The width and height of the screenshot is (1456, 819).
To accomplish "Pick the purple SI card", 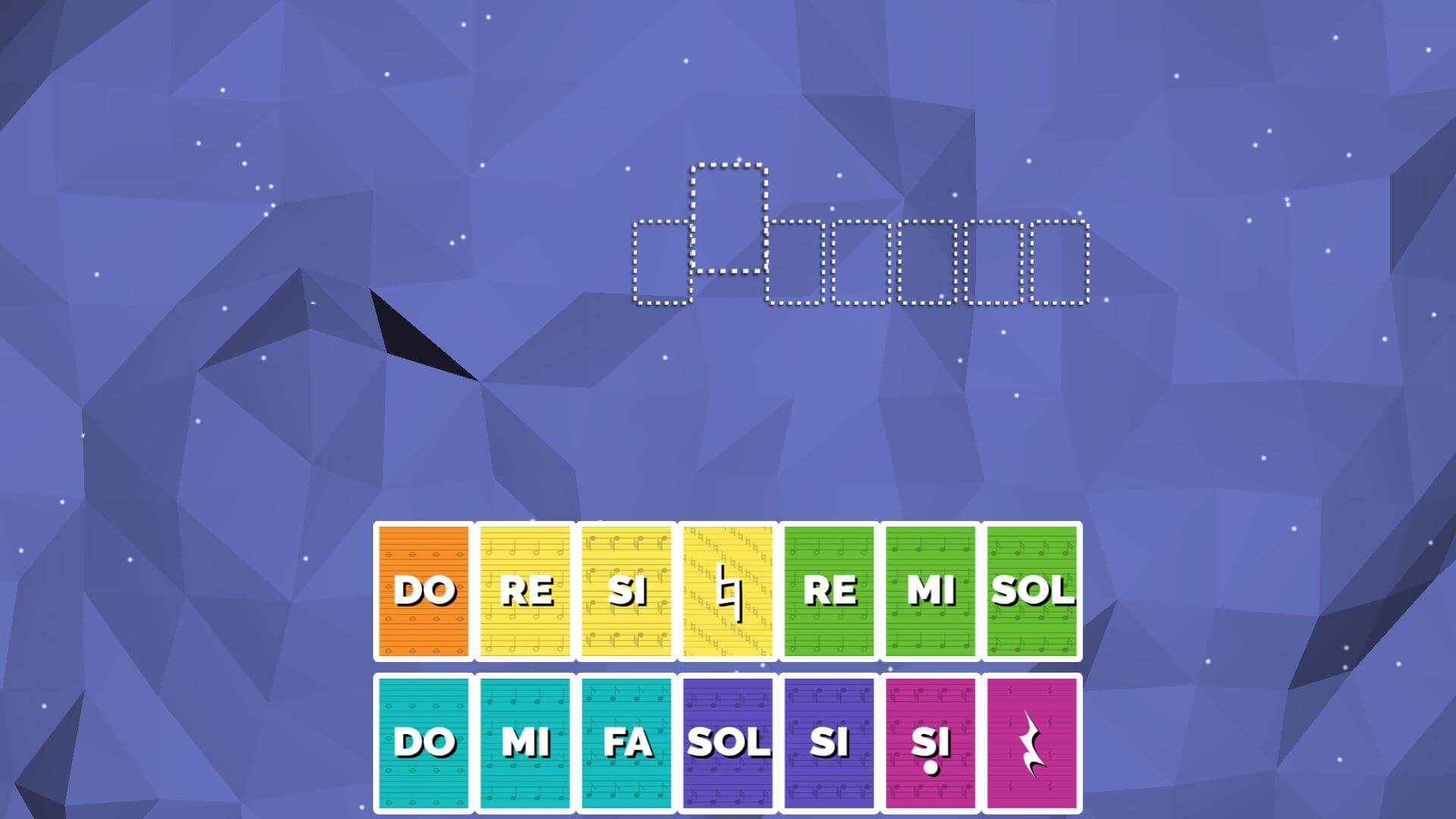I will pyautogui.click(x=828, y=743).
